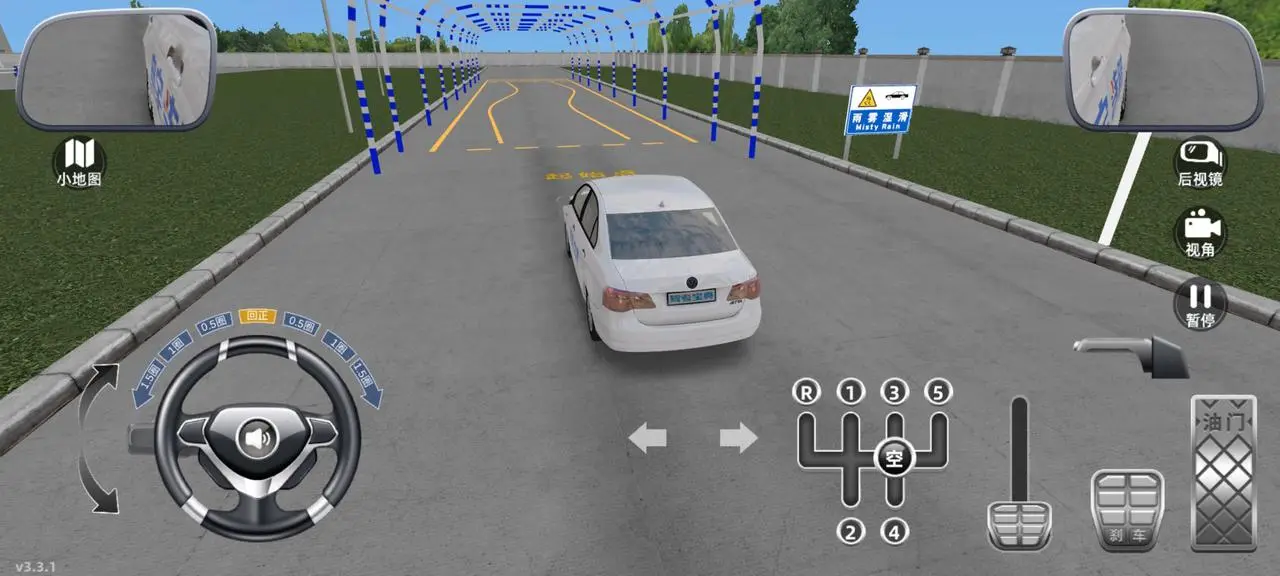The width and height of the screenshot is (1280, 576).
Task: Center the steering with 回正
Action: point(257,316)
